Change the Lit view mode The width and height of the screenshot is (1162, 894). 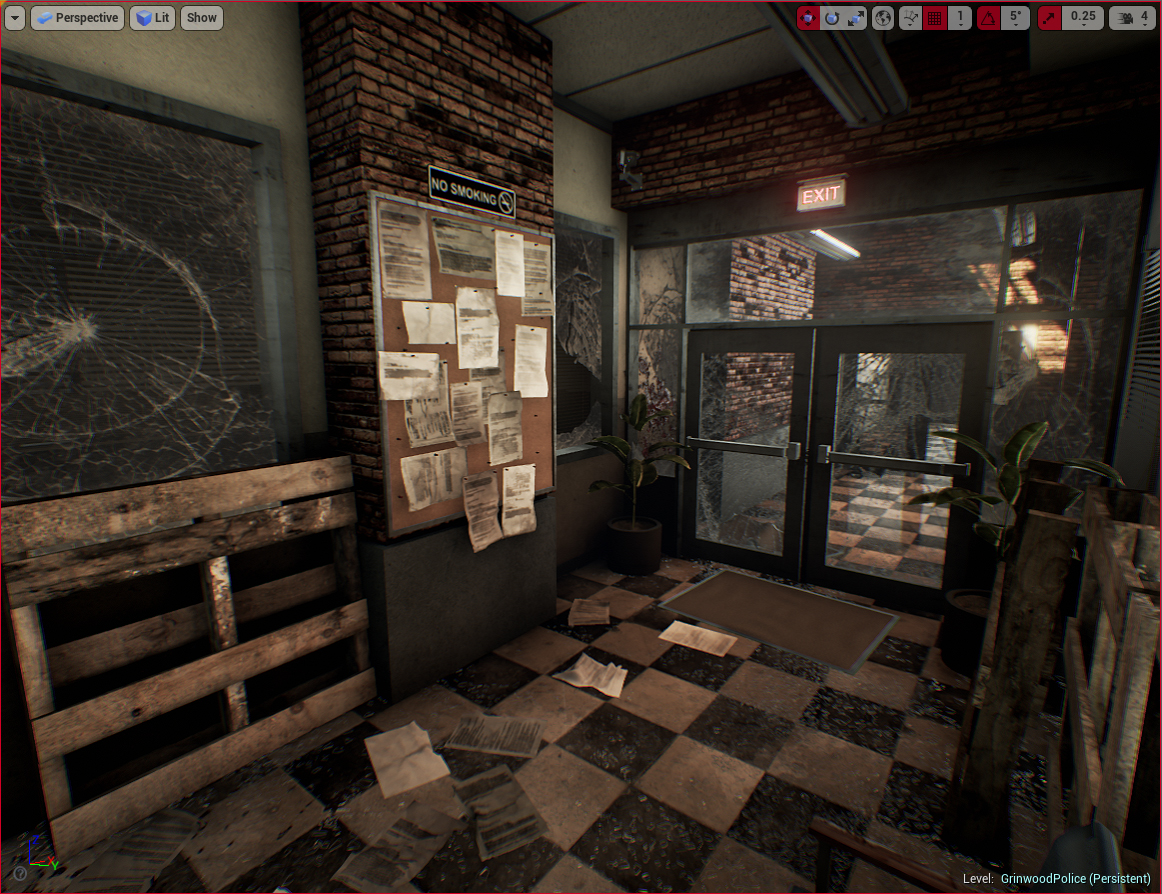tap(152, 17)
